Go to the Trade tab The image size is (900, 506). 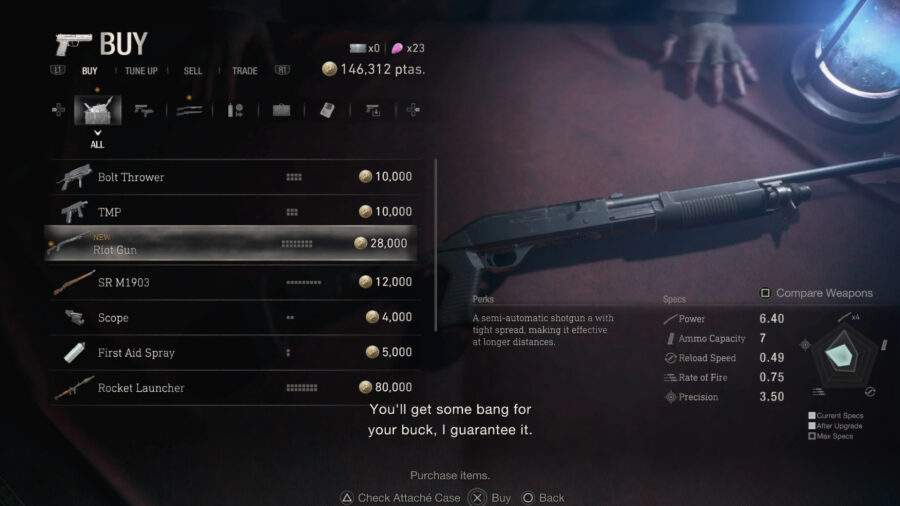[245, 71]
